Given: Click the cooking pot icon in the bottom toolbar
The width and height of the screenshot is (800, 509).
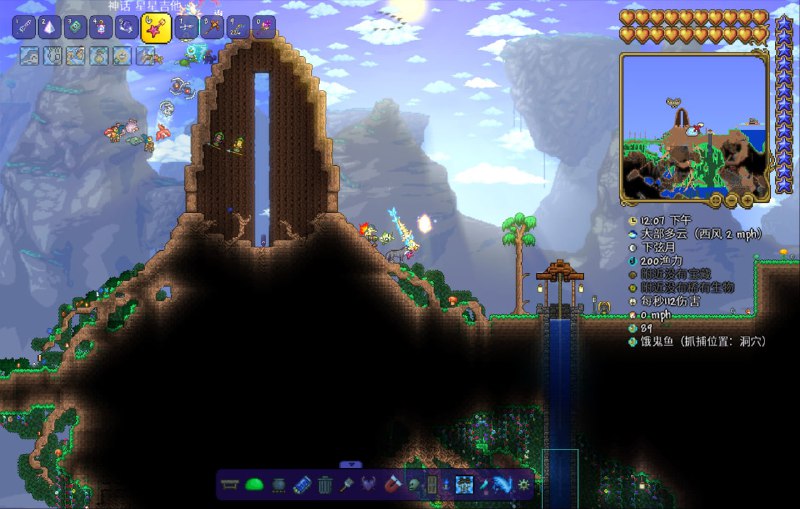Looking at the screenshot, I should click(279, 485).
